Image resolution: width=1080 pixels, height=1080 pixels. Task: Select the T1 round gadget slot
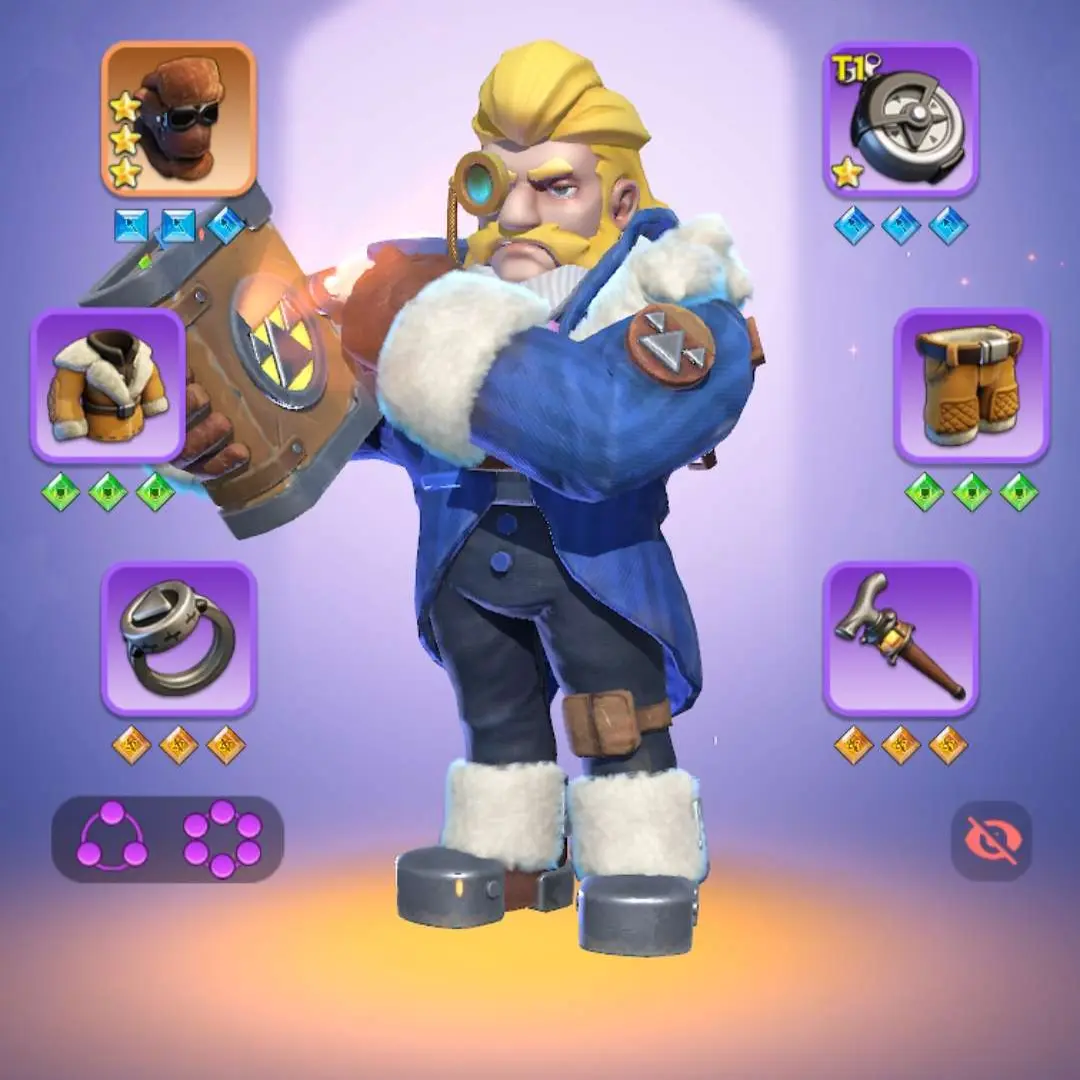901,119
